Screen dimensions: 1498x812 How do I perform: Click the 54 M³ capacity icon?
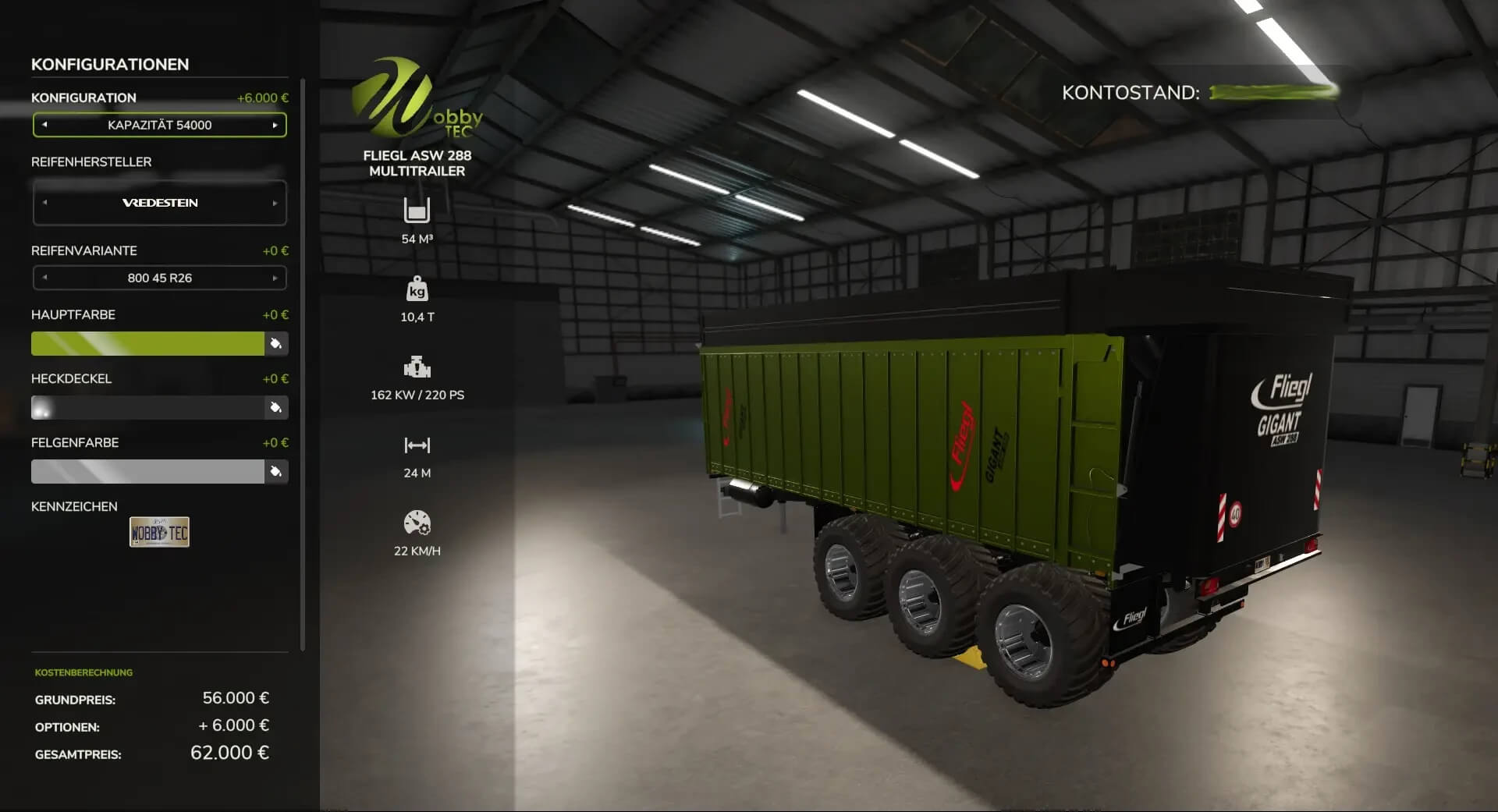(418, 212)
